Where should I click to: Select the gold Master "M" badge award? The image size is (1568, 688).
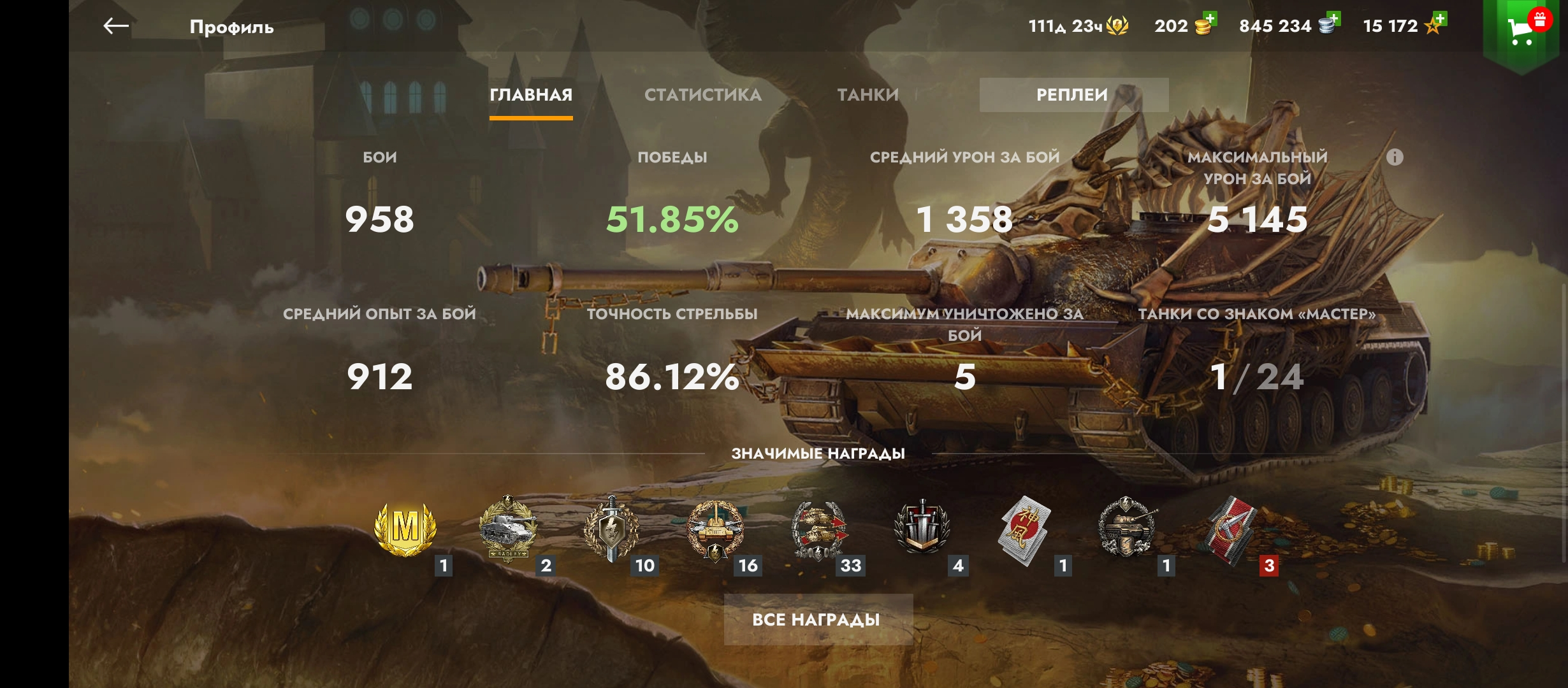(x=405, y=529)
